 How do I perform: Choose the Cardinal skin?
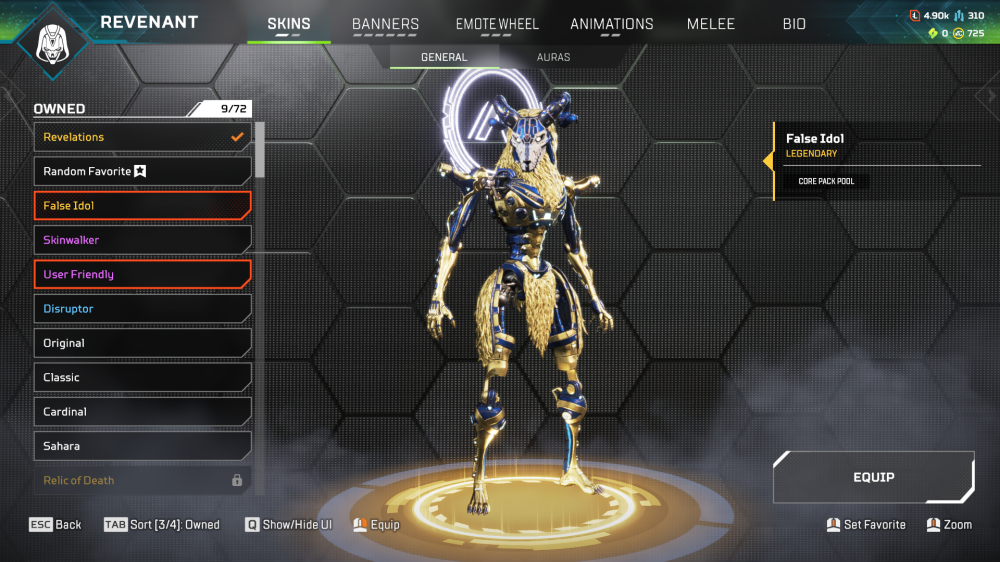coord(142,412)
